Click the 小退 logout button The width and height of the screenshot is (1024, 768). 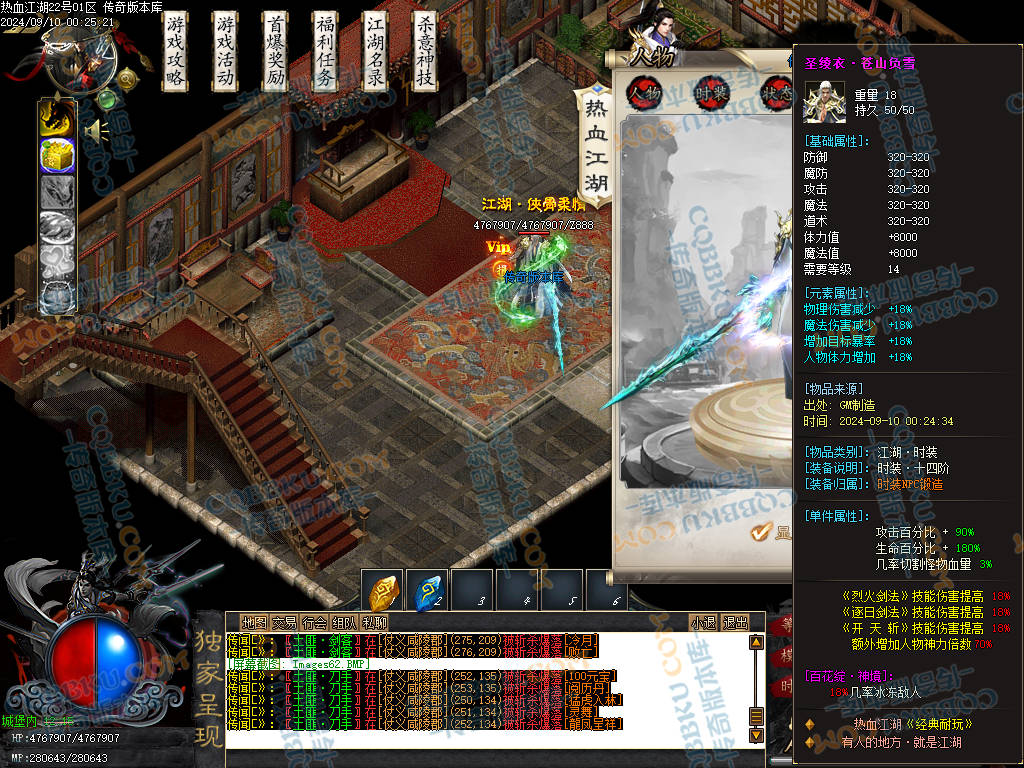point(704,622)
